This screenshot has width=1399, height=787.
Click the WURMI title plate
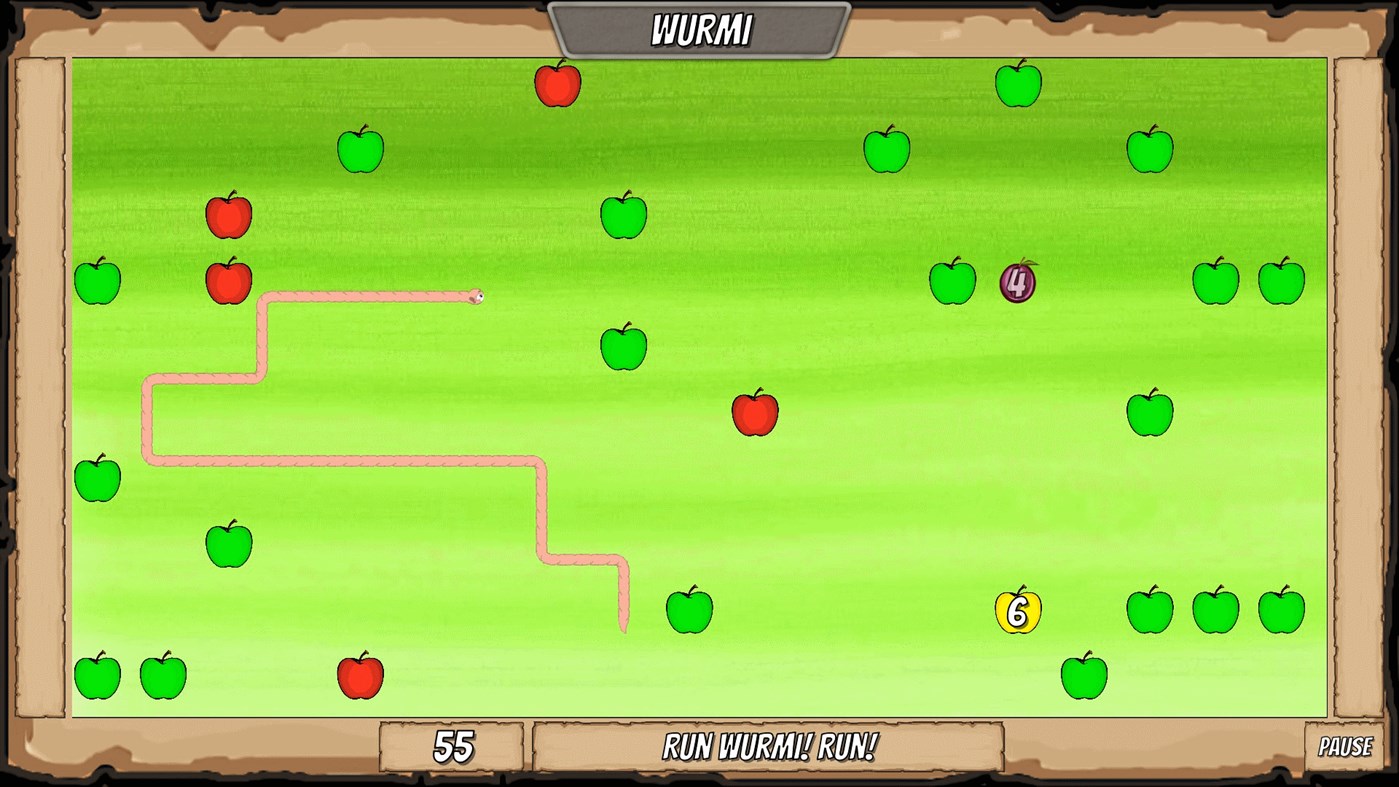pos(700,27)
